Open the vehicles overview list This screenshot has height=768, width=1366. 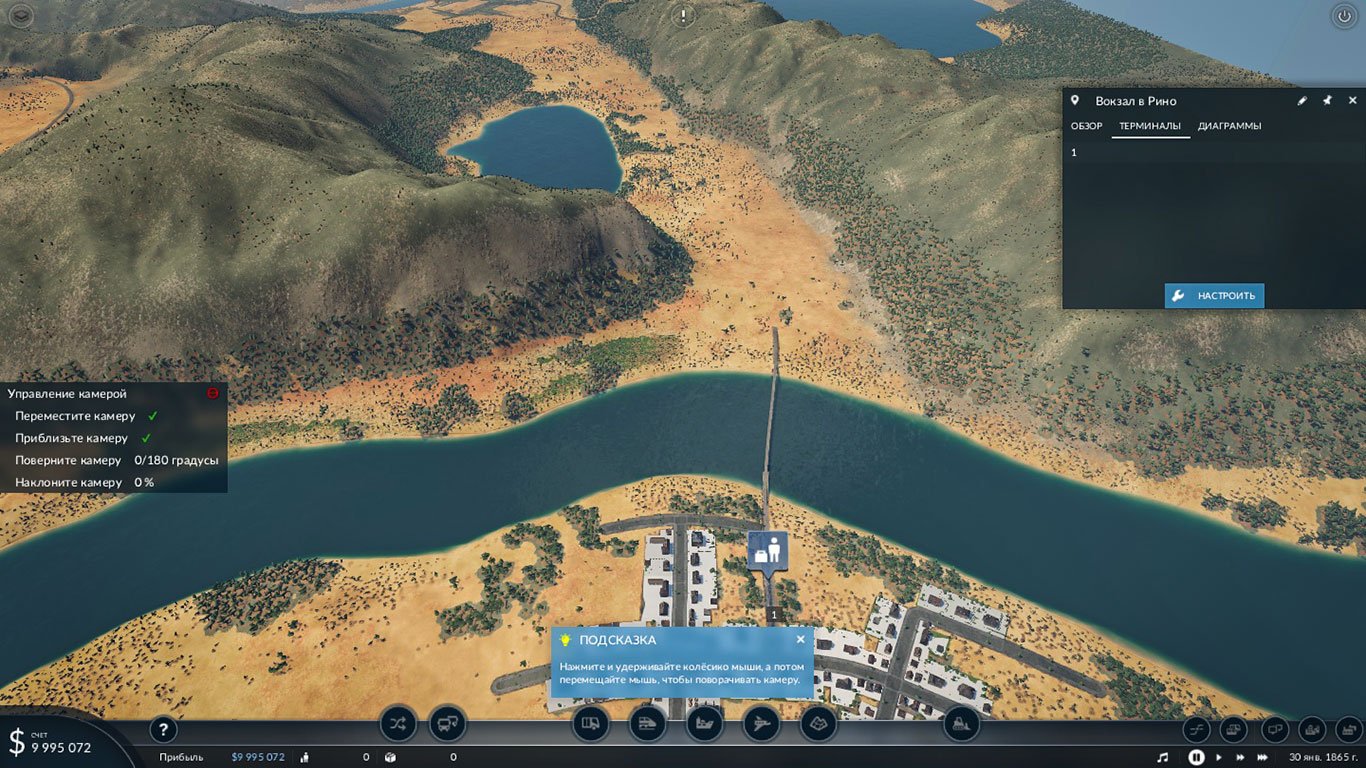click(447, 723)
